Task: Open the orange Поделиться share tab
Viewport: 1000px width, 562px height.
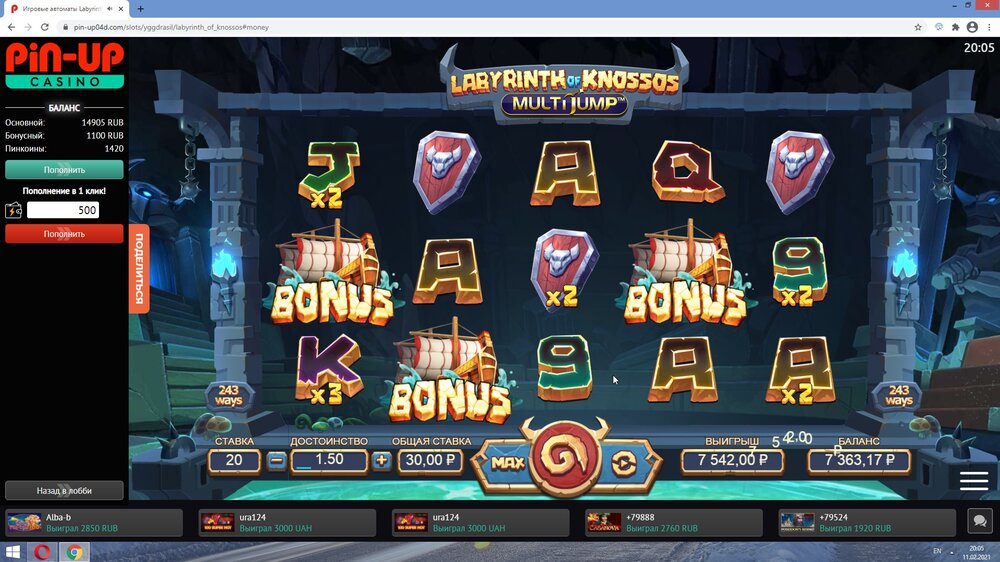Action: point(139,271)
